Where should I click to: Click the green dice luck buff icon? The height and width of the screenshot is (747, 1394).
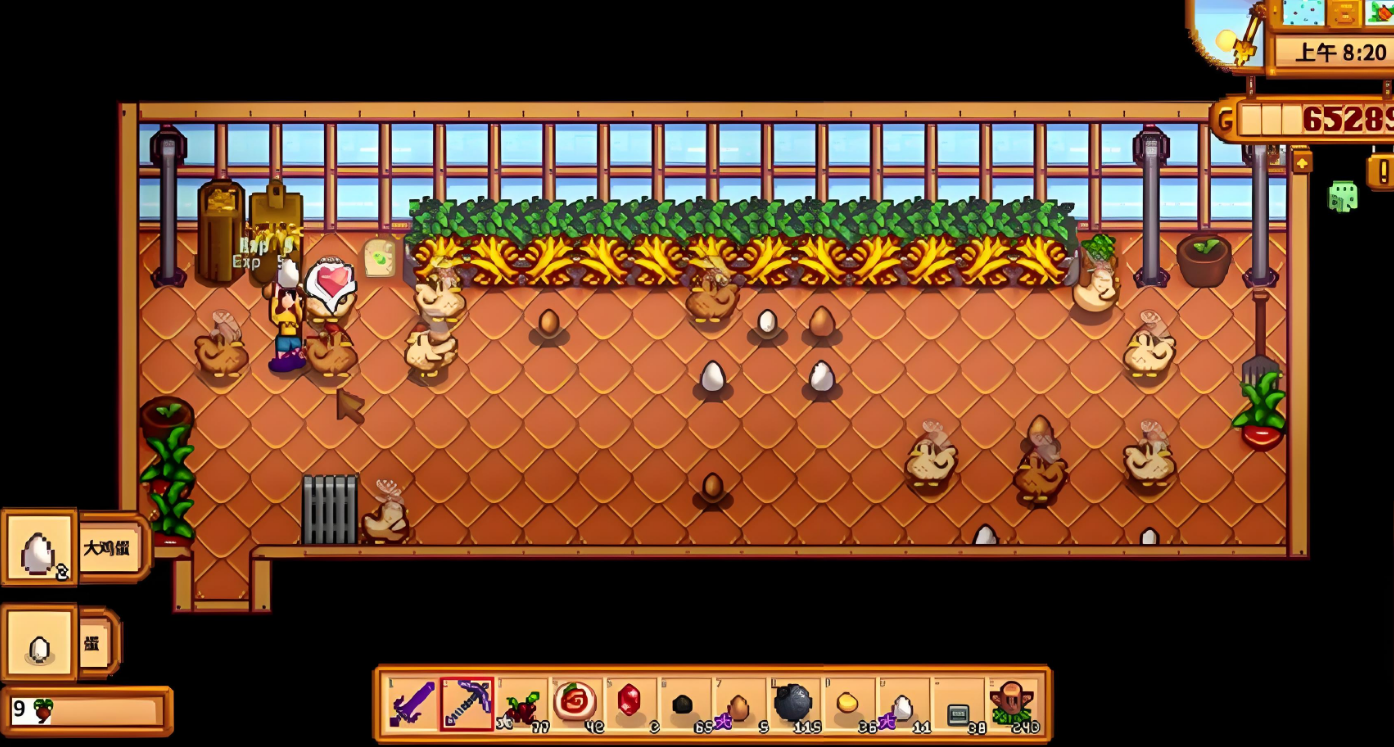[1342, 196]
